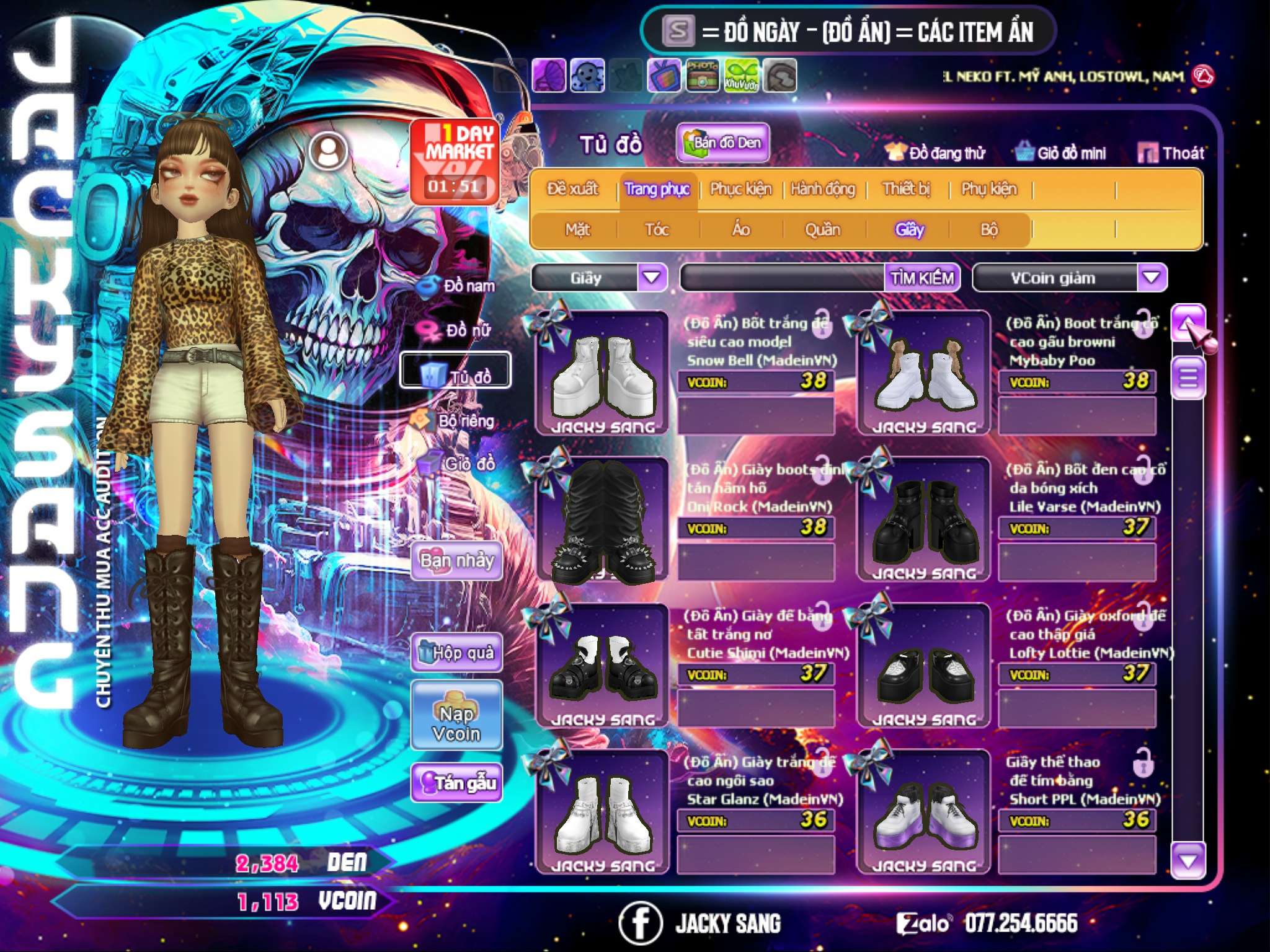Exit the wardrobe with Thoát
1270x952 pixels.
pyautogui.click(x=1172, y=153)
